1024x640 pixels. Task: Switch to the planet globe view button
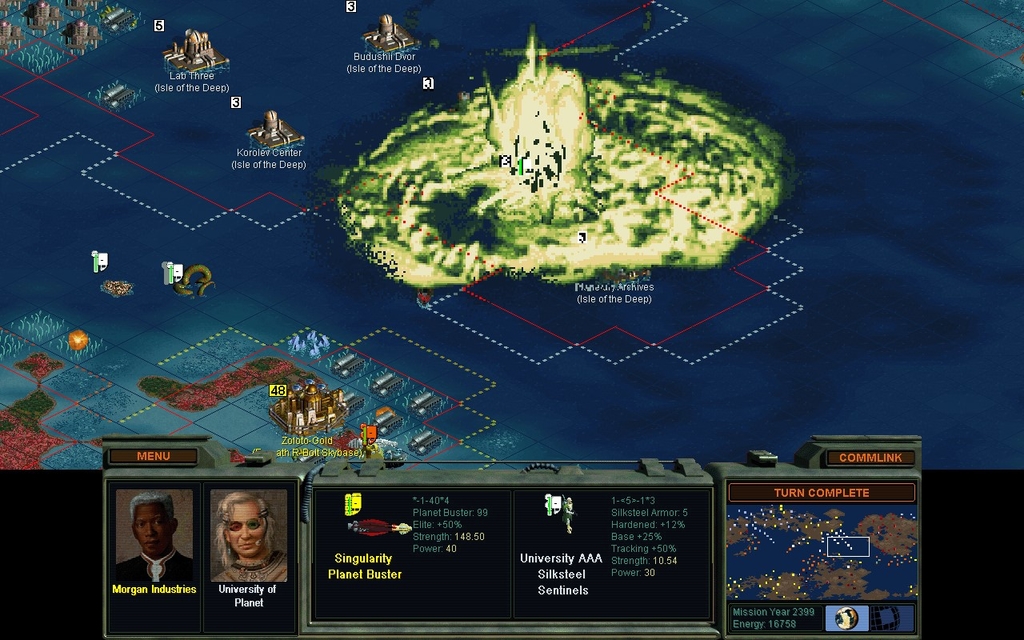[846, 617]
